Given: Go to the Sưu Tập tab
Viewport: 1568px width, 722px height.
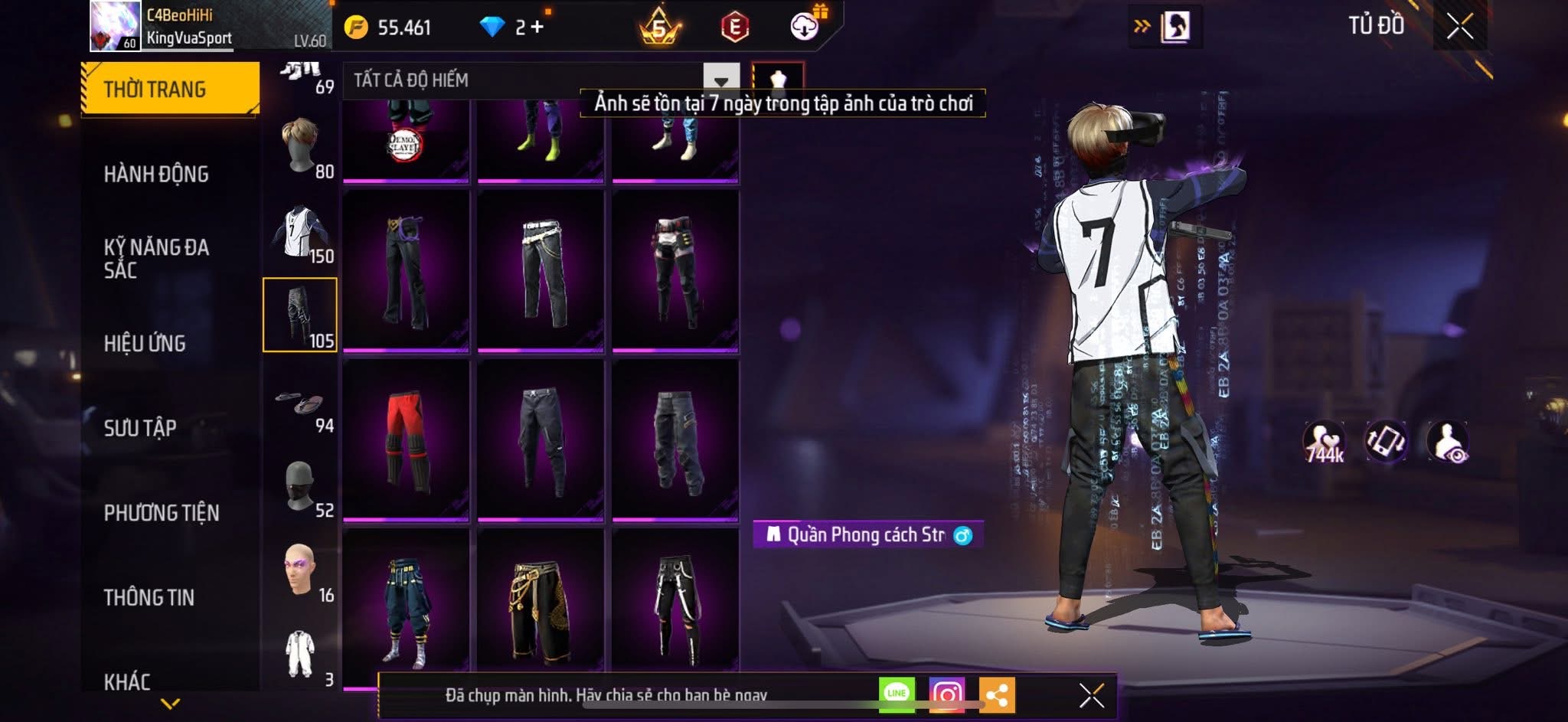Looking at the screenshot, I should 140,427.
